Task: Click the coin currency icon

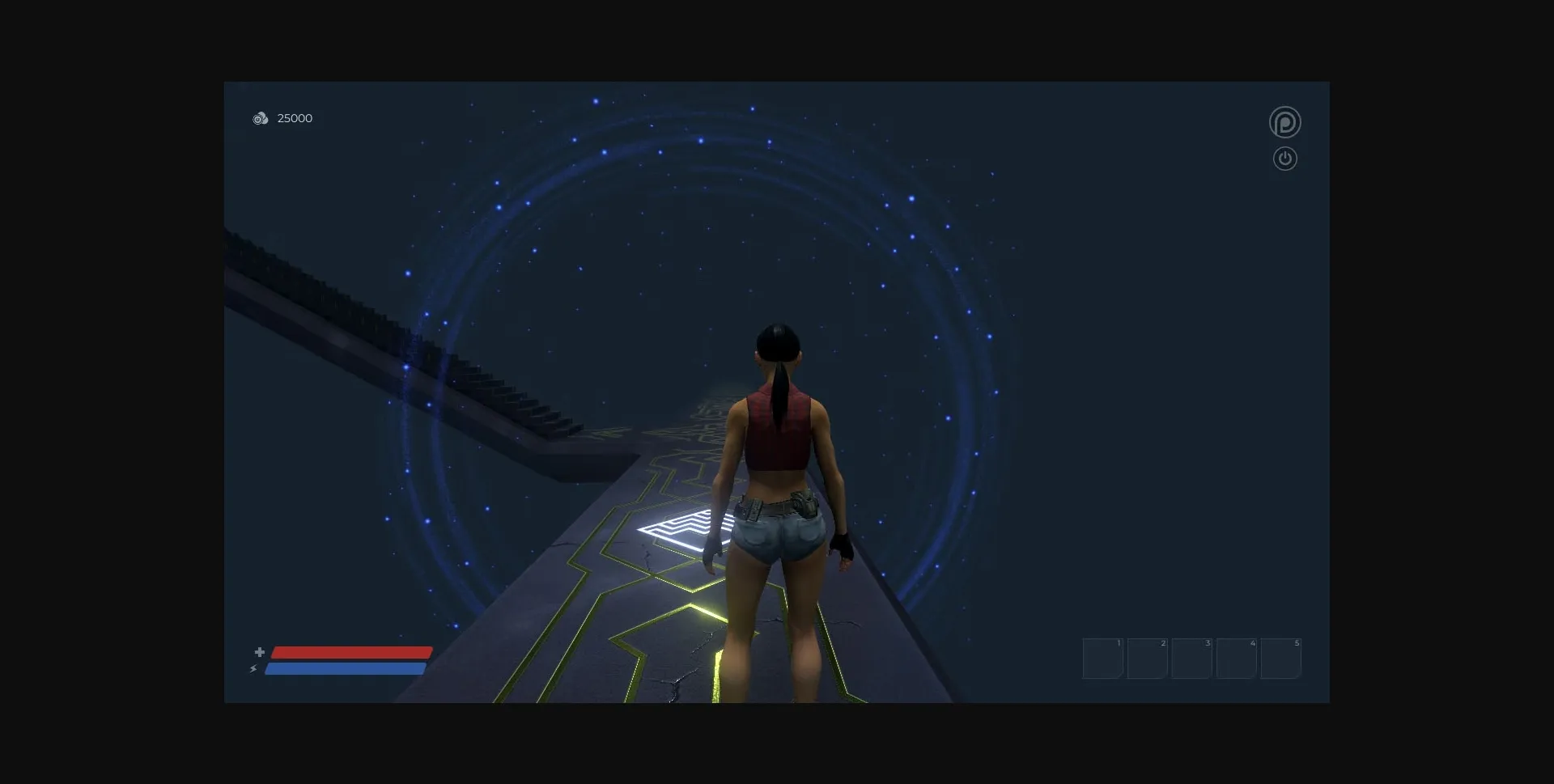Action: click(261, 118)
